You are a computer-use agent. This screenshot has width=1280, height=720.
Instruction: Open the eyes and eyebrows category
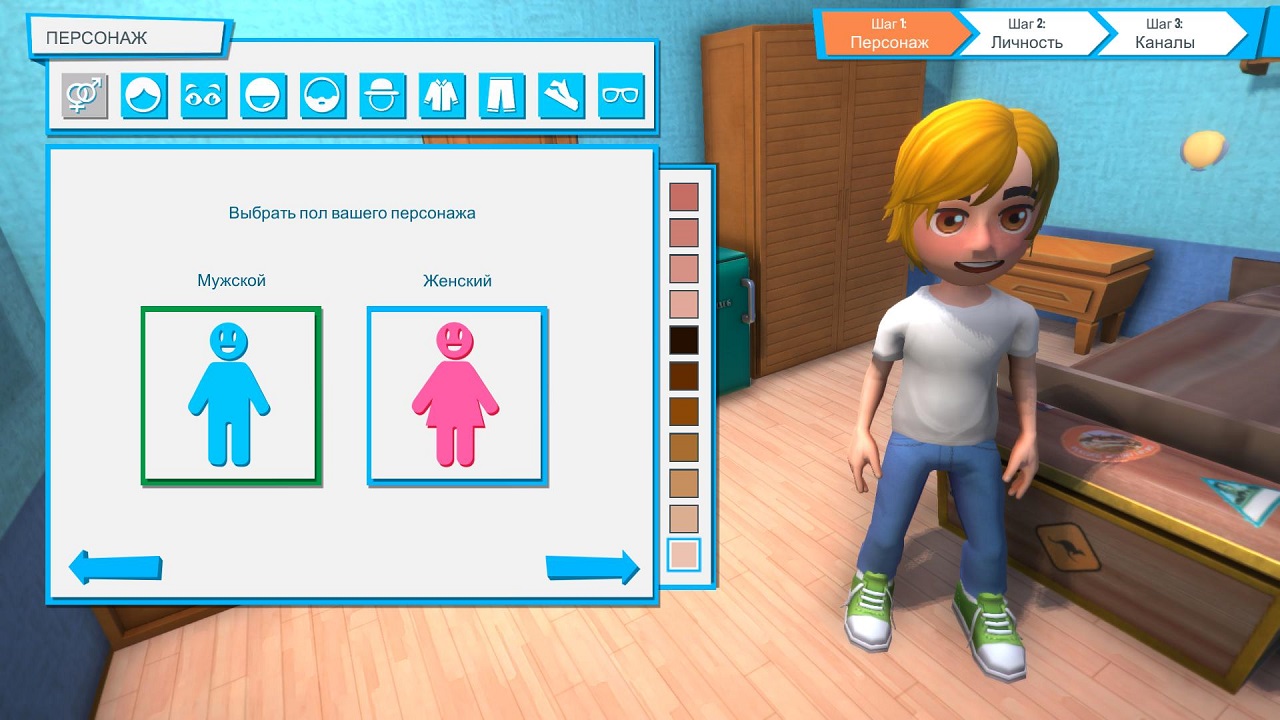(204, 96)
